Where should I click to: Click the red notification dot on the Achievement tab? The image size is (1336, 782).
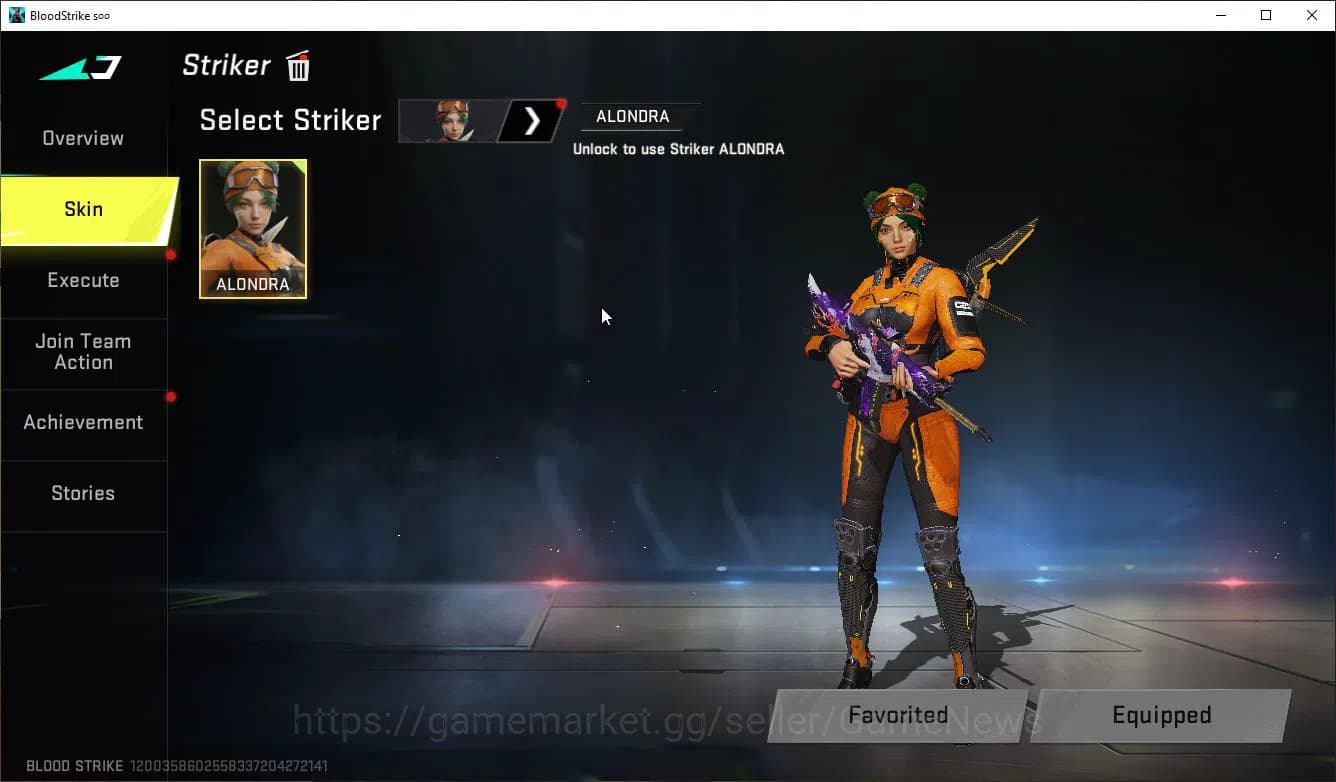tap(171, 396)
